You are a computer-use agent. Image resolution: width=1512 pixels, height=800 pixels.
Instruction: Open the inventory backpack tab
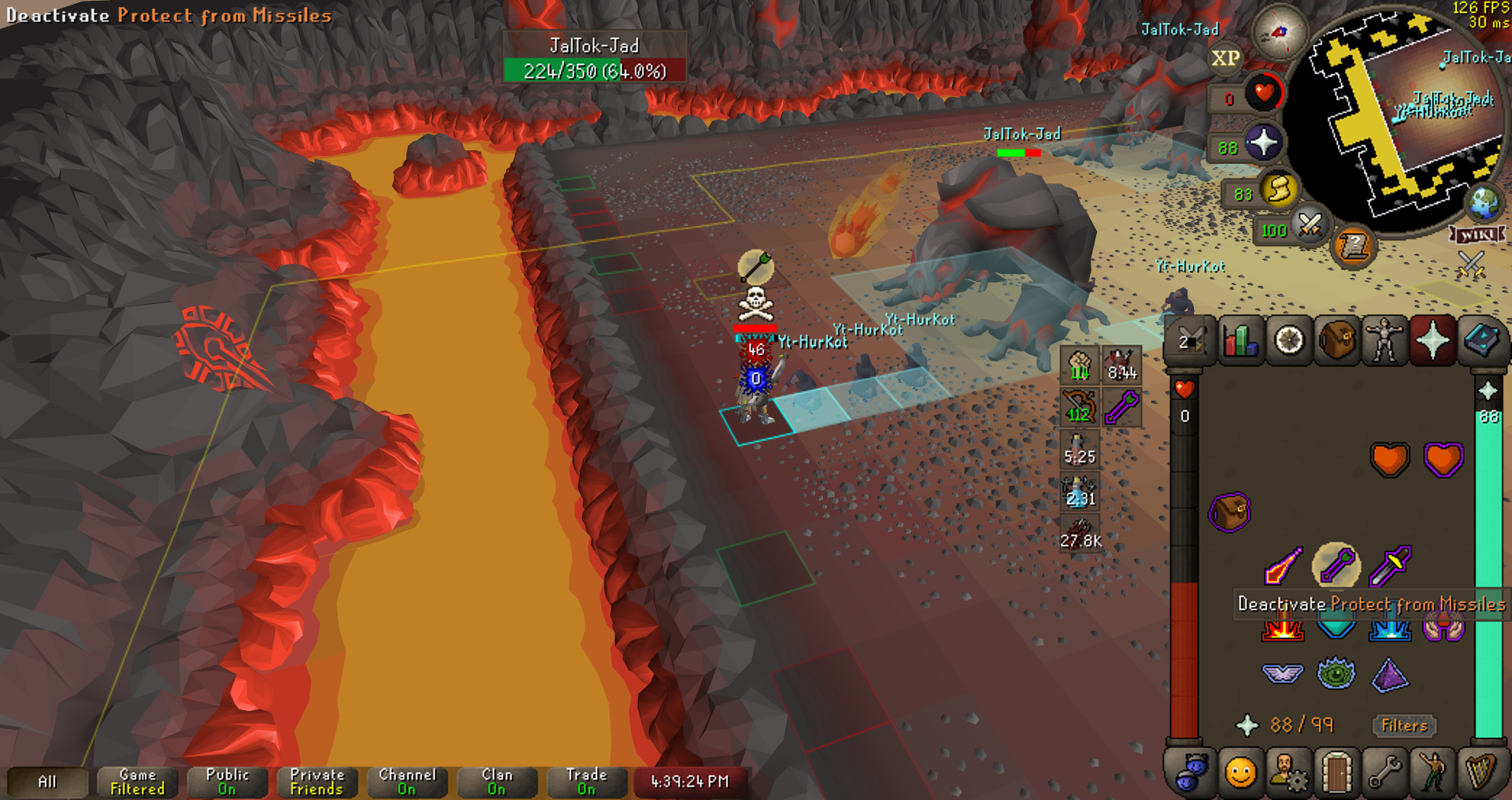1336,341
